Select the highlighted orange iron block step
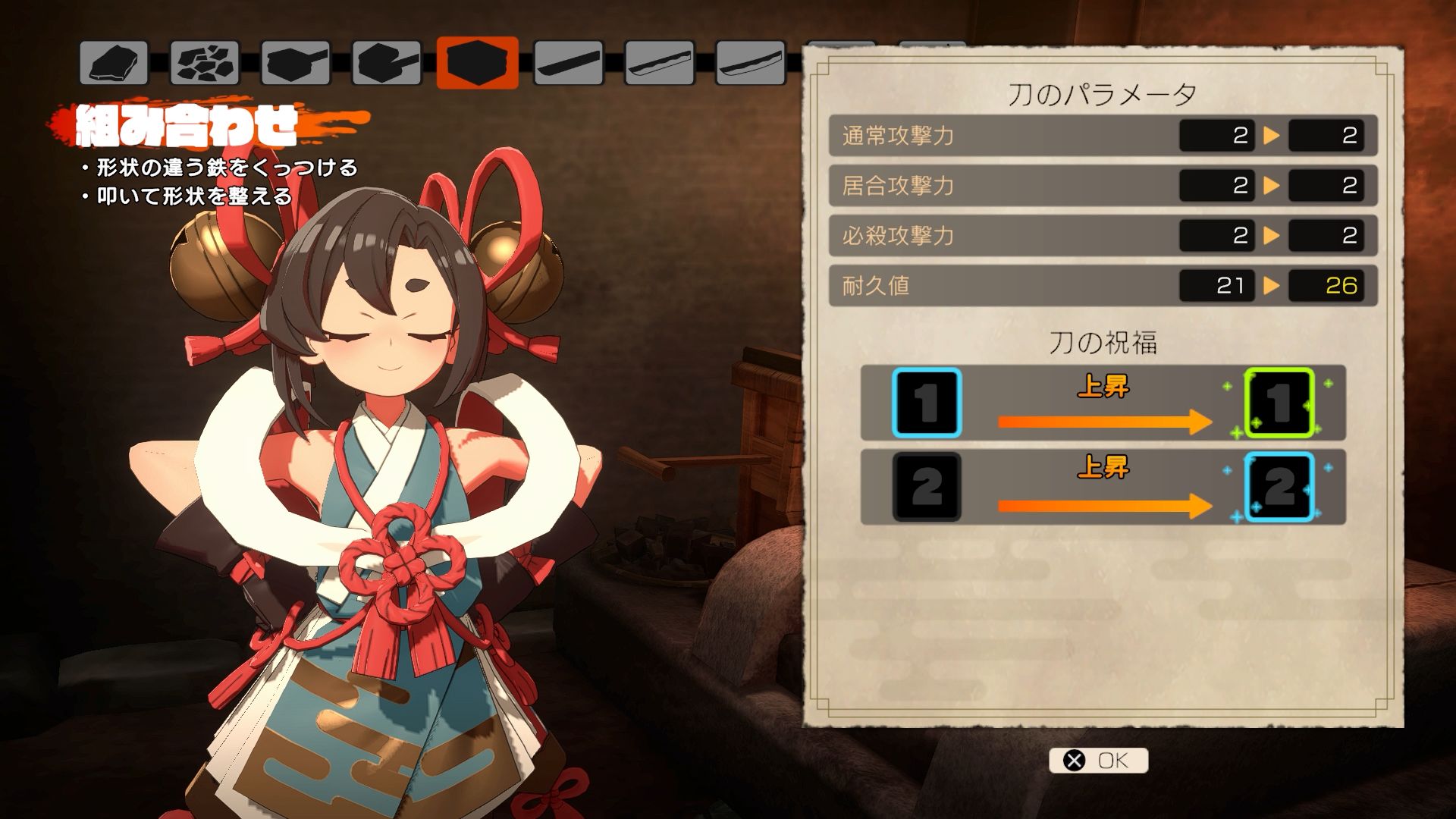1456x819 pixels. [x=477, y=62]
